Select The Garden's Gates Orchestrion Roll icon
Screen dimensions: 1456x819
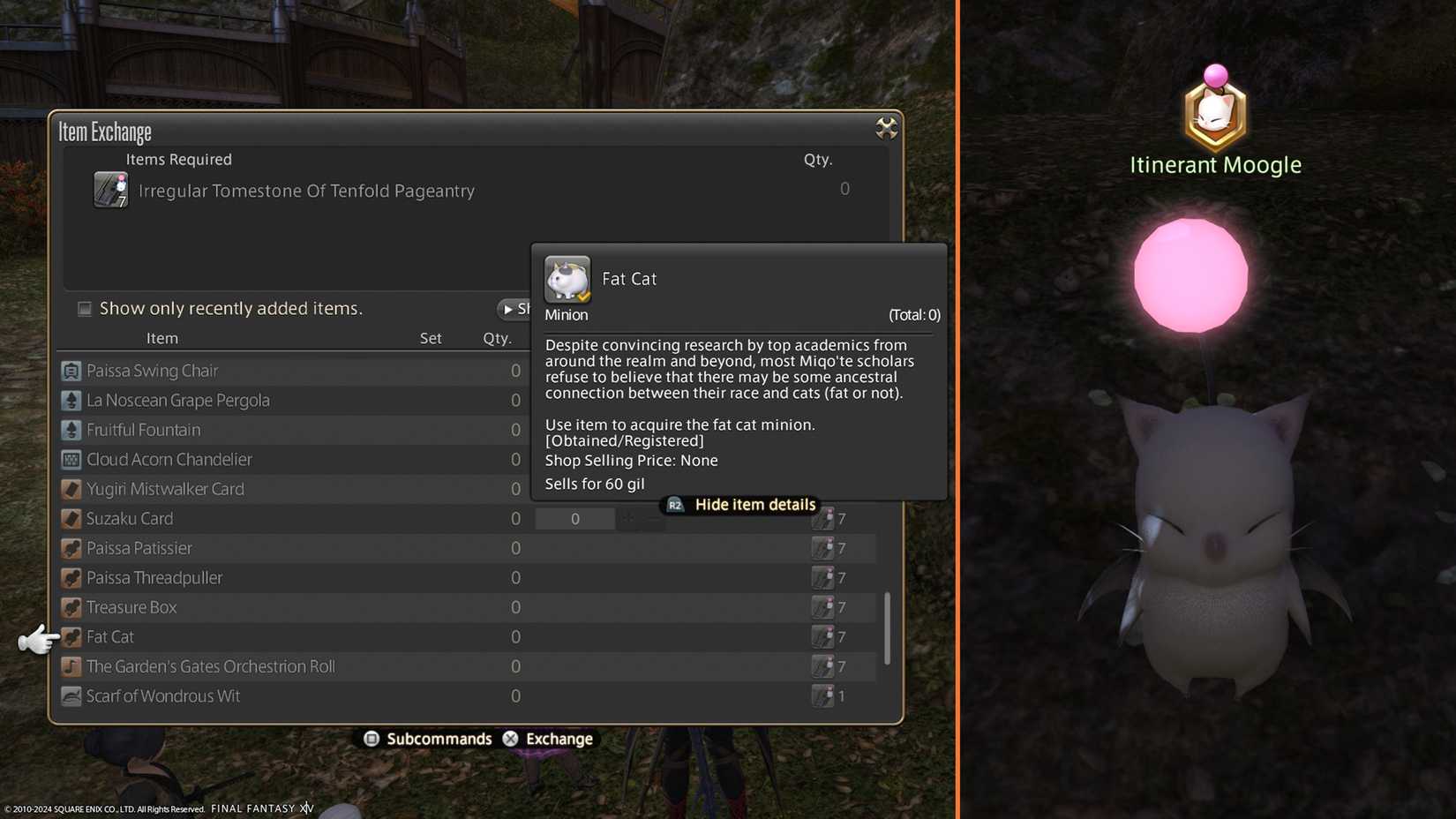tap(71, 665)
